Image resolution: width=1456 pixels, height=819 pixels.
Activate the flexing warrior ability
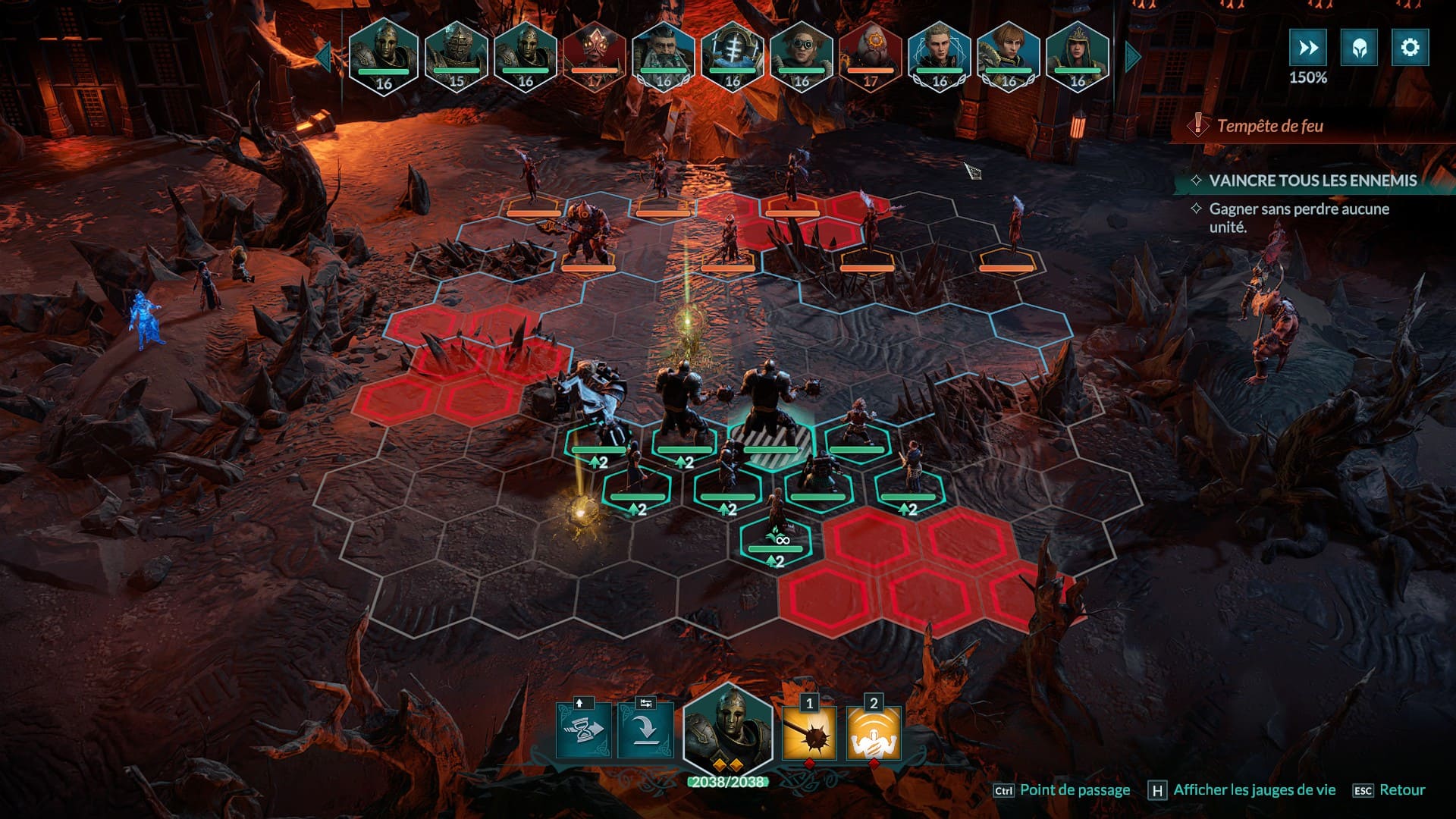click(873, 733)
